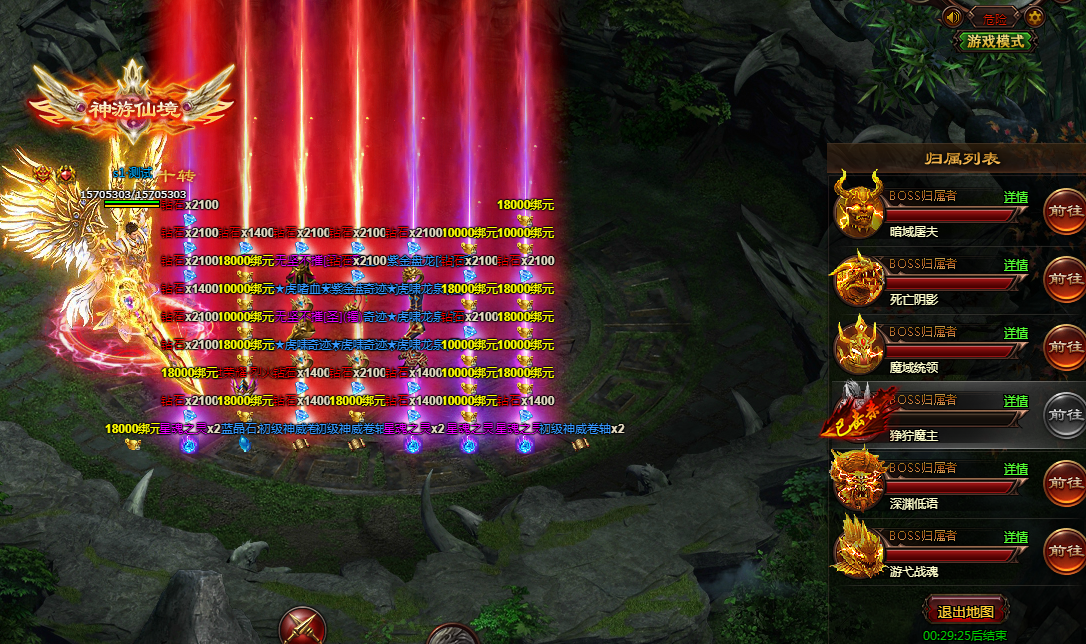Screen dimensions: 1086x644
Task: Show 详情 details for 死亡阴影
Action: pyautogui.click(x=1016, y=265)
